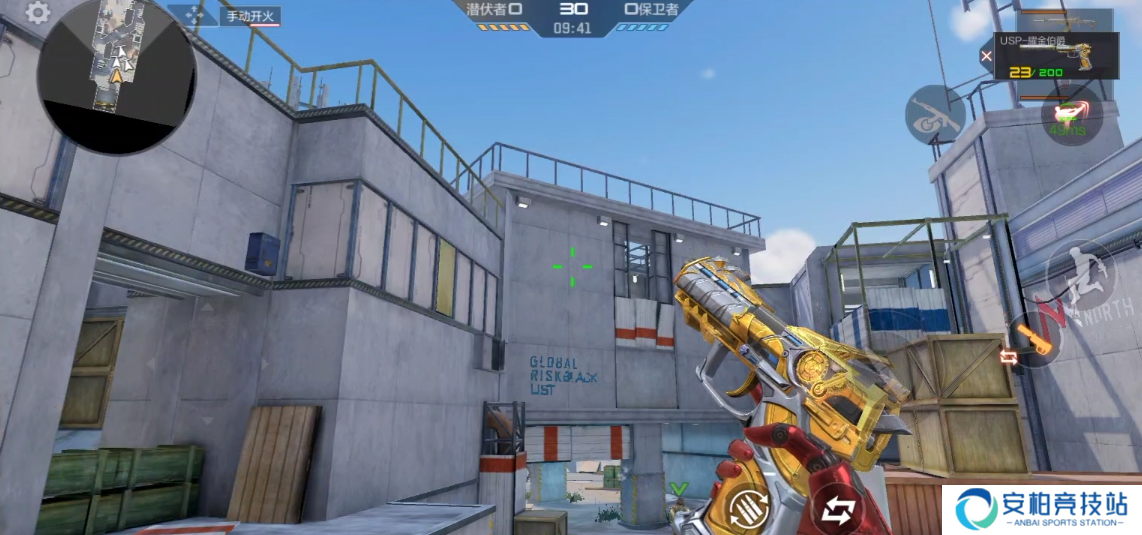
Task: Click the Anbai Sports Station watermark logo
Action: pyautogui.click(x=1041, y=509)
